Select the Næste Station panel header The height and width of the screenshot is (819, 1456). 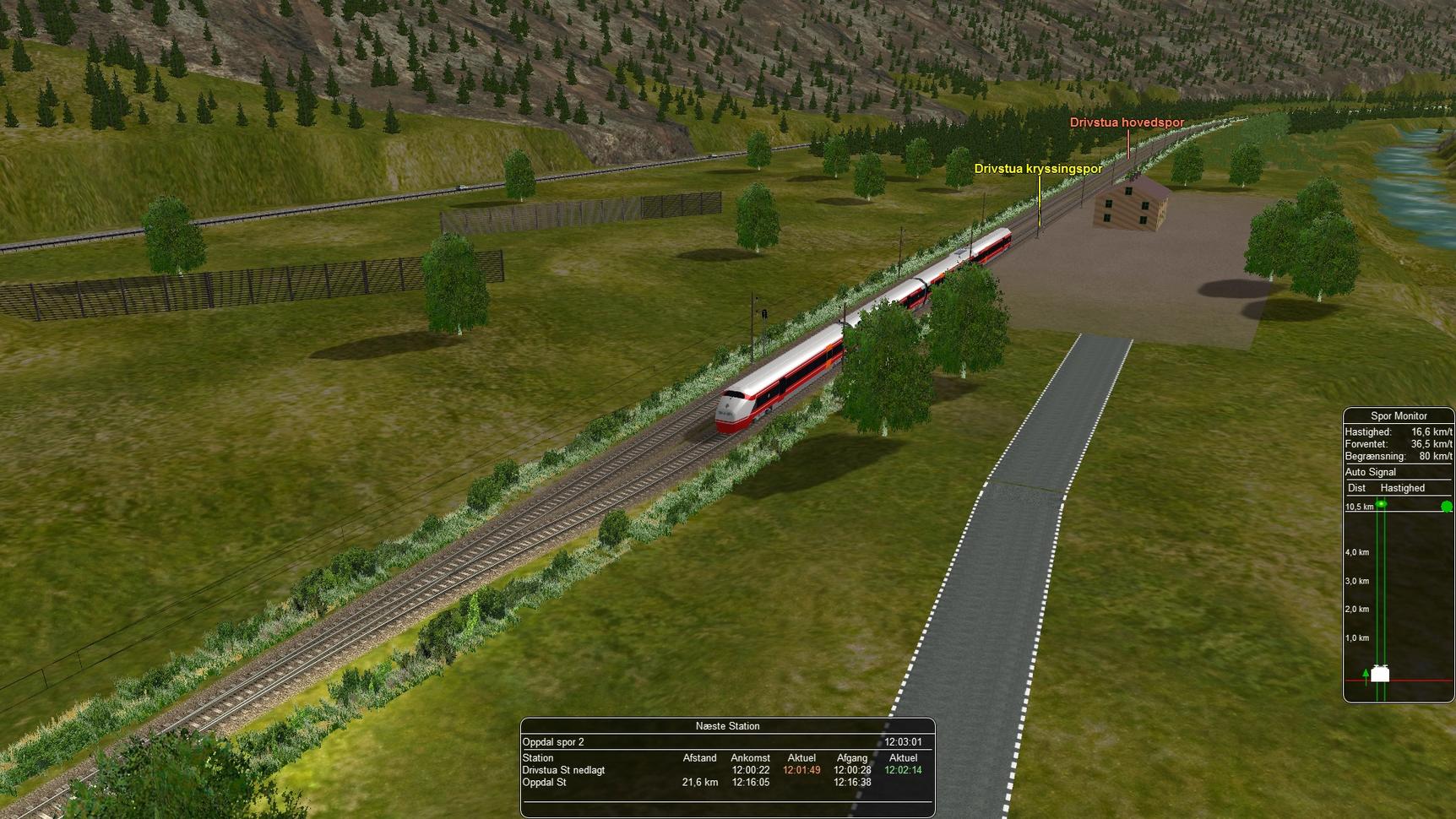tap(727, 726)
